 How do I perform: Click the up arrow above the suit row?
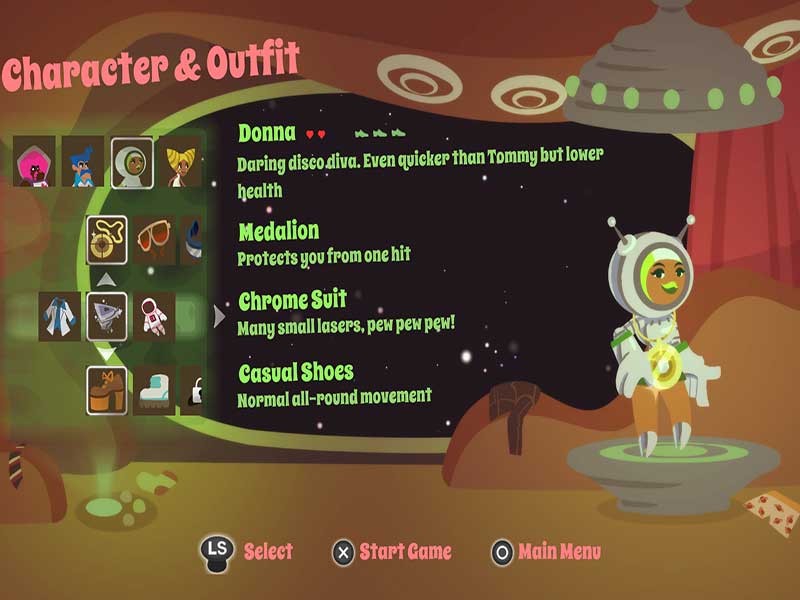106,279
